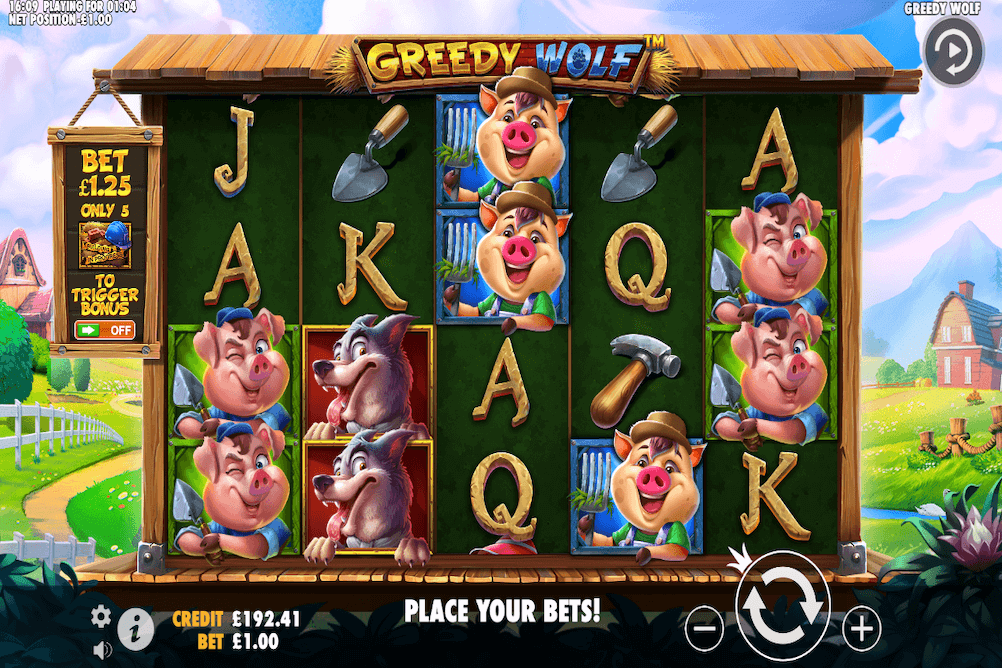
Task: Switch on the £1.25 ante bet toggle
Action: pos(104,329)
